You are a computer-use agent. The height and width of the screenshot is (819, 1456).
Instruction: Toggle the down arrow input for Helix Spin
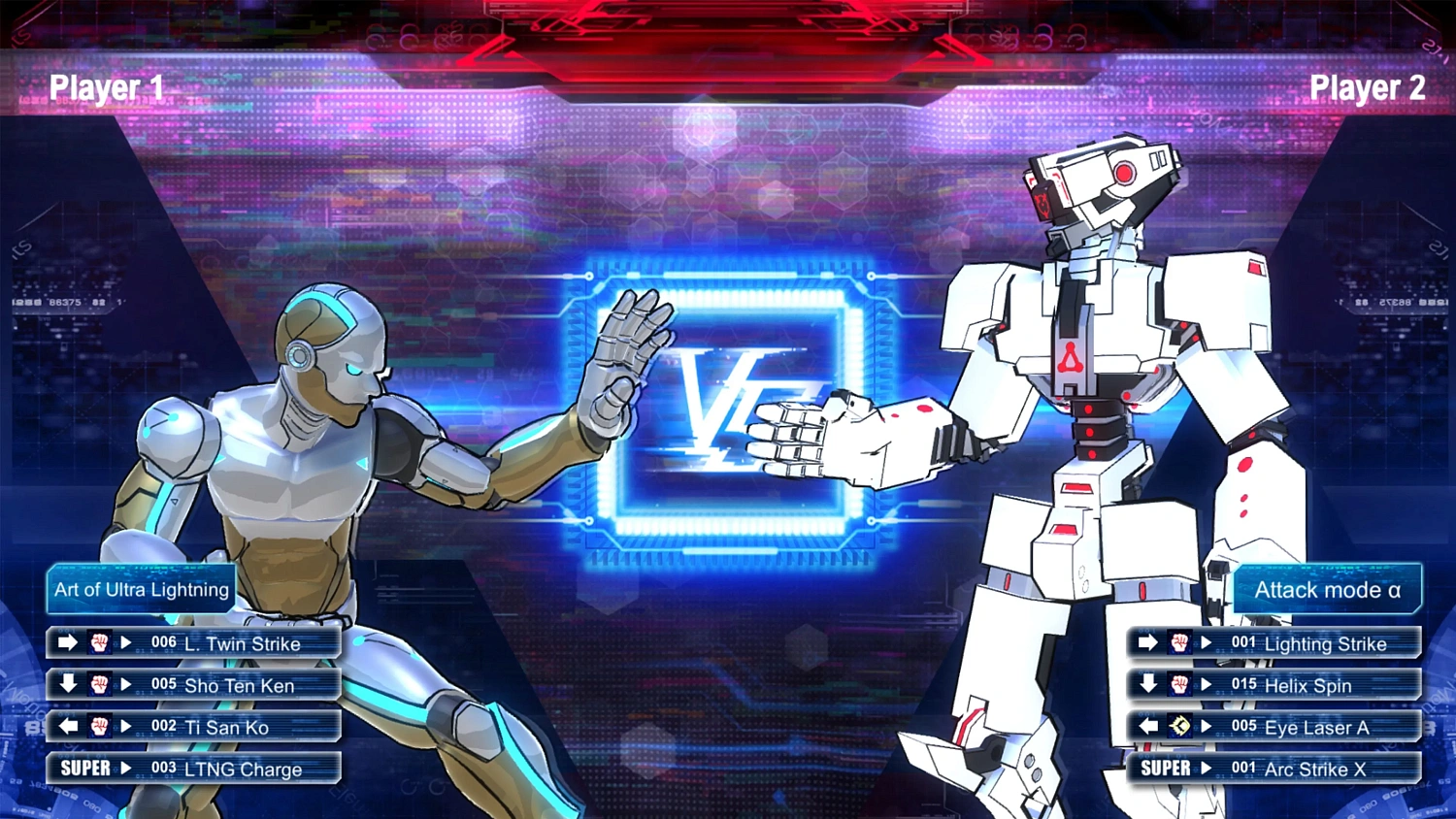coord(1147,685)
